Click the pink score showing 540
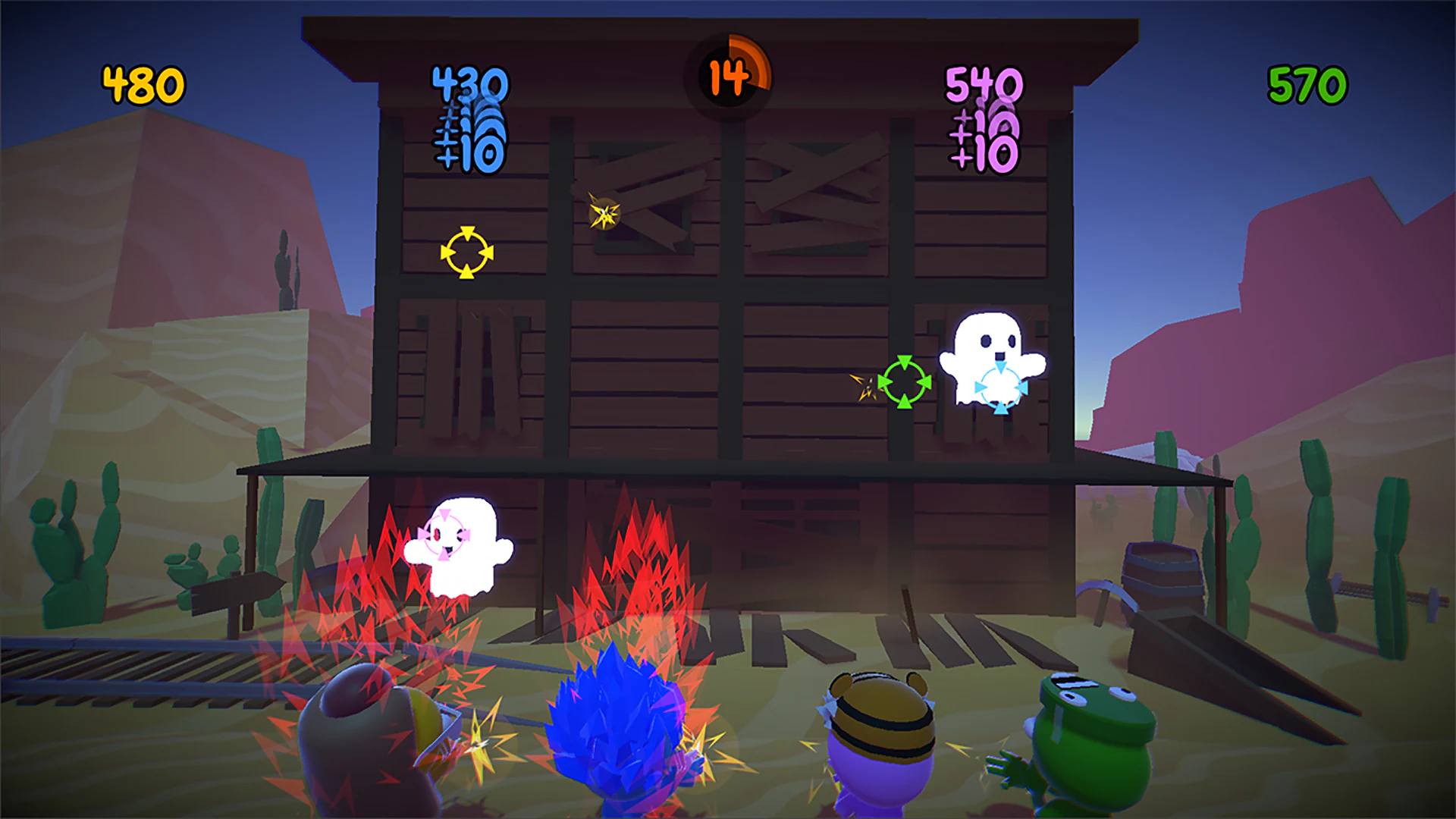1456x819 pixels. pos(984,82)
